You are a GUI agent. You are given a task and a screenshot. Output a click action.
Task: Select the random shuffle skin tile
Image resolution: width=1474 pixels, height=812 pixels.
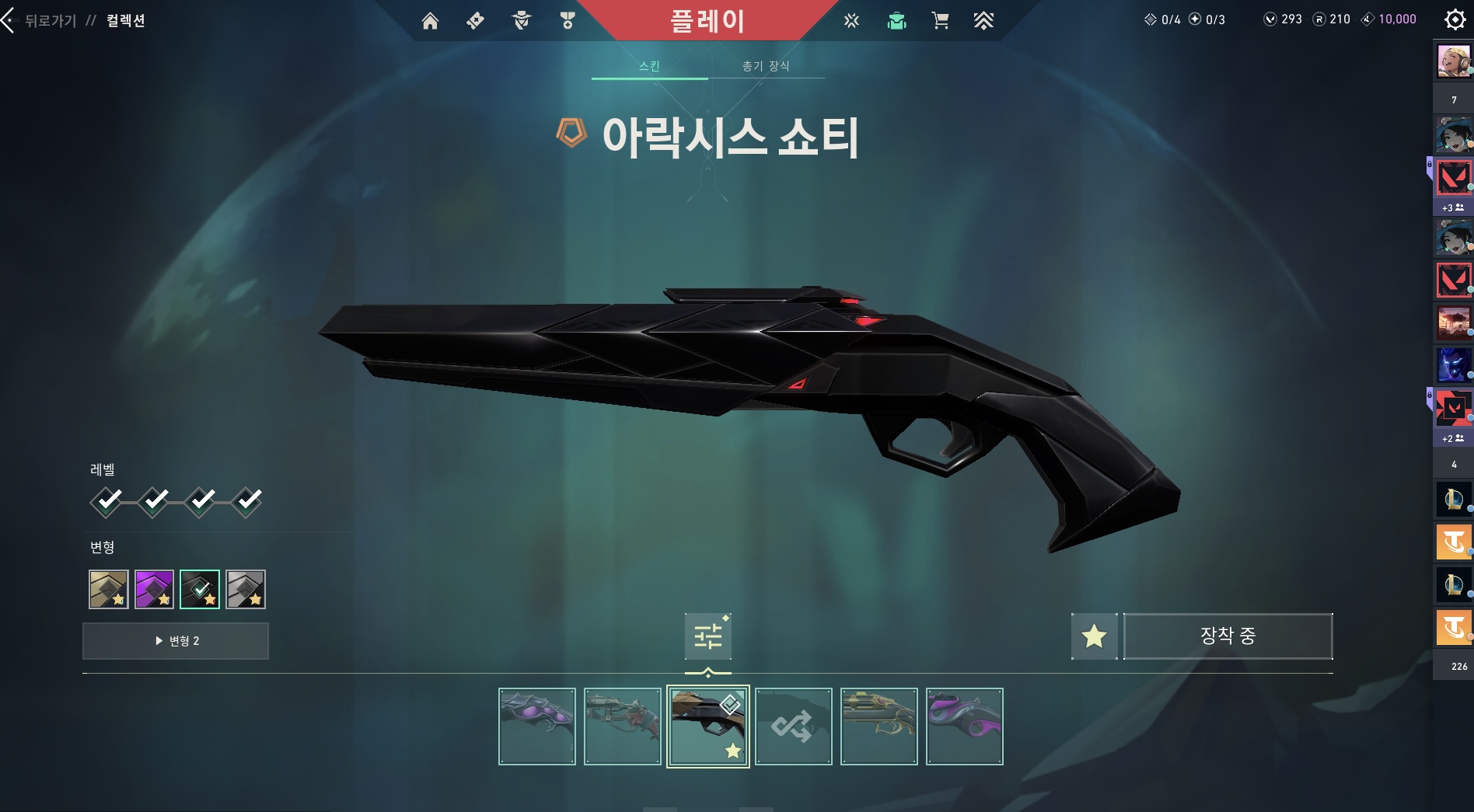793,727
